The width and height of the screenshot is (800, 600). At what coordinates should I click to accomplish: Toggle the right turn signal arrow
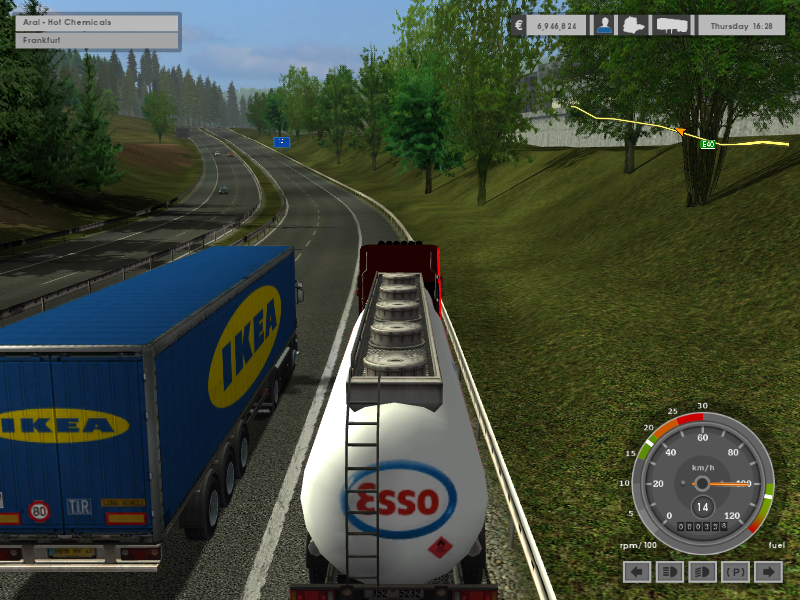tap(768, 572)
